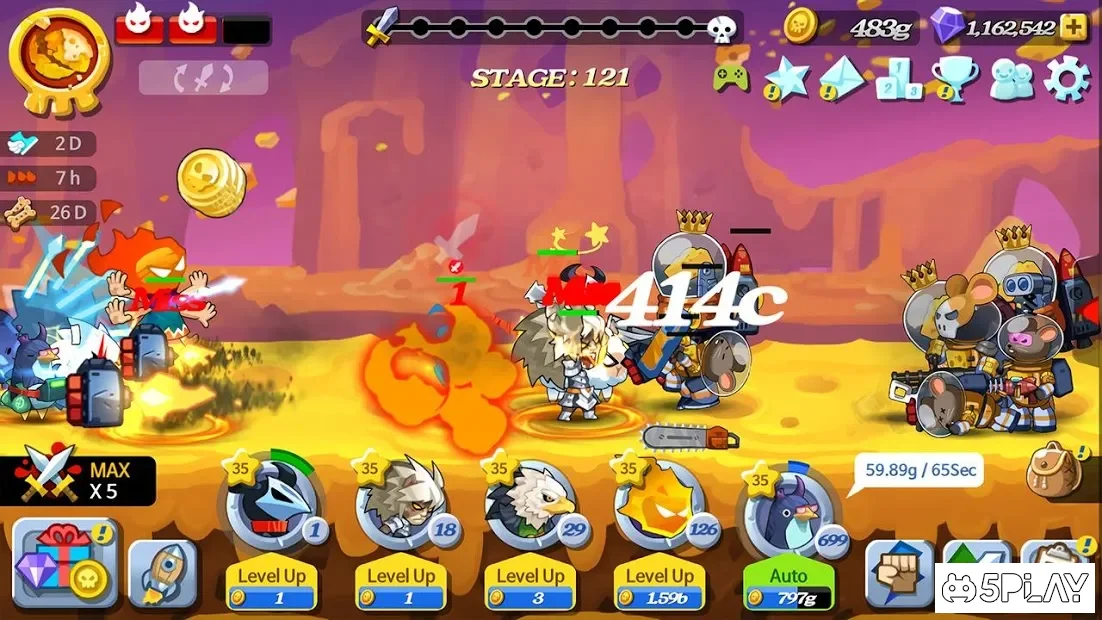1102x620 pixels.
Task: Toggle the MAX X5 level-up multiplier
Action: point(78,480)
